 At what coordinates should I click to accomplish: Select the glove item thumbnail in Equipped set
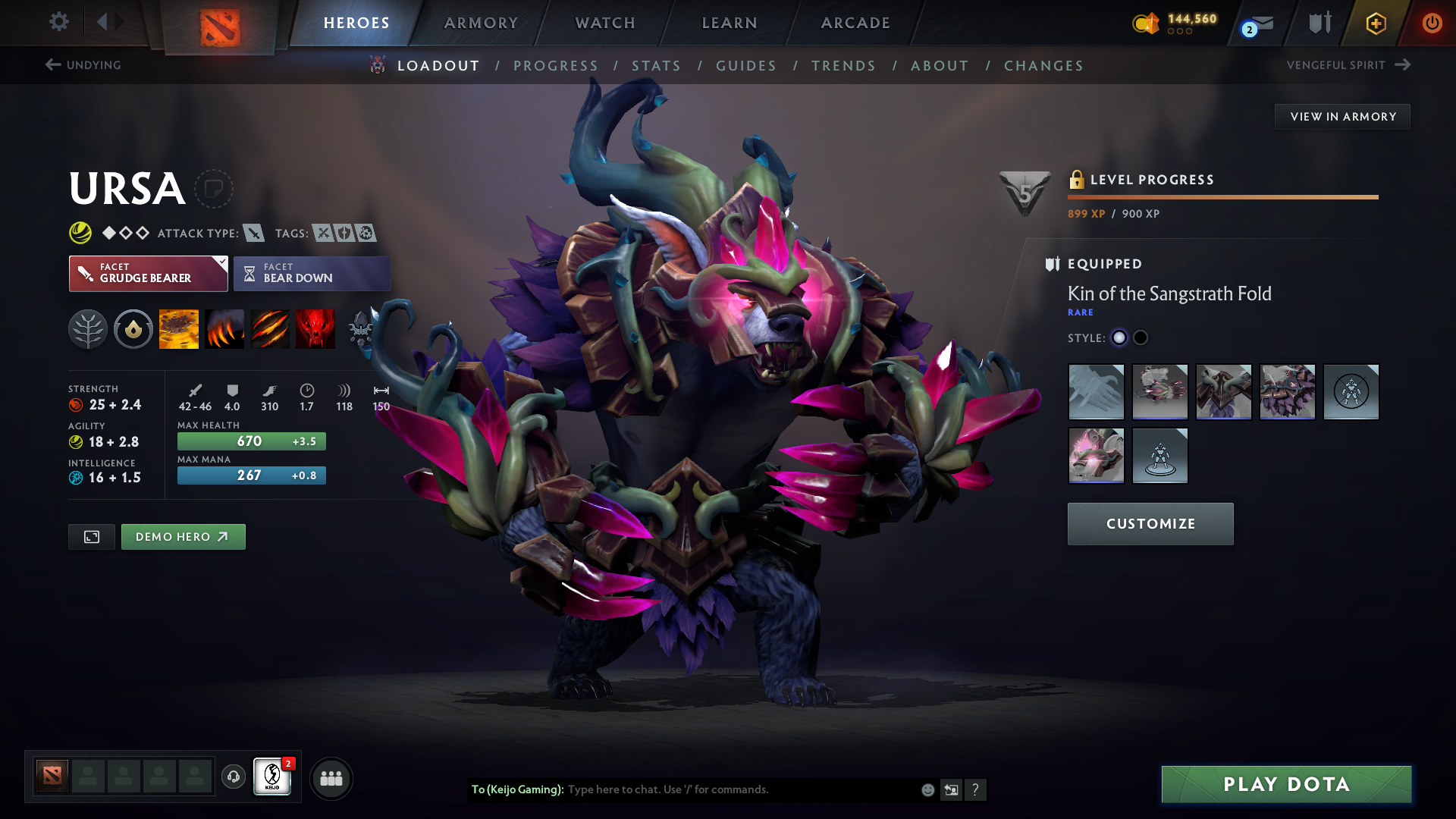click(1096, 392)
